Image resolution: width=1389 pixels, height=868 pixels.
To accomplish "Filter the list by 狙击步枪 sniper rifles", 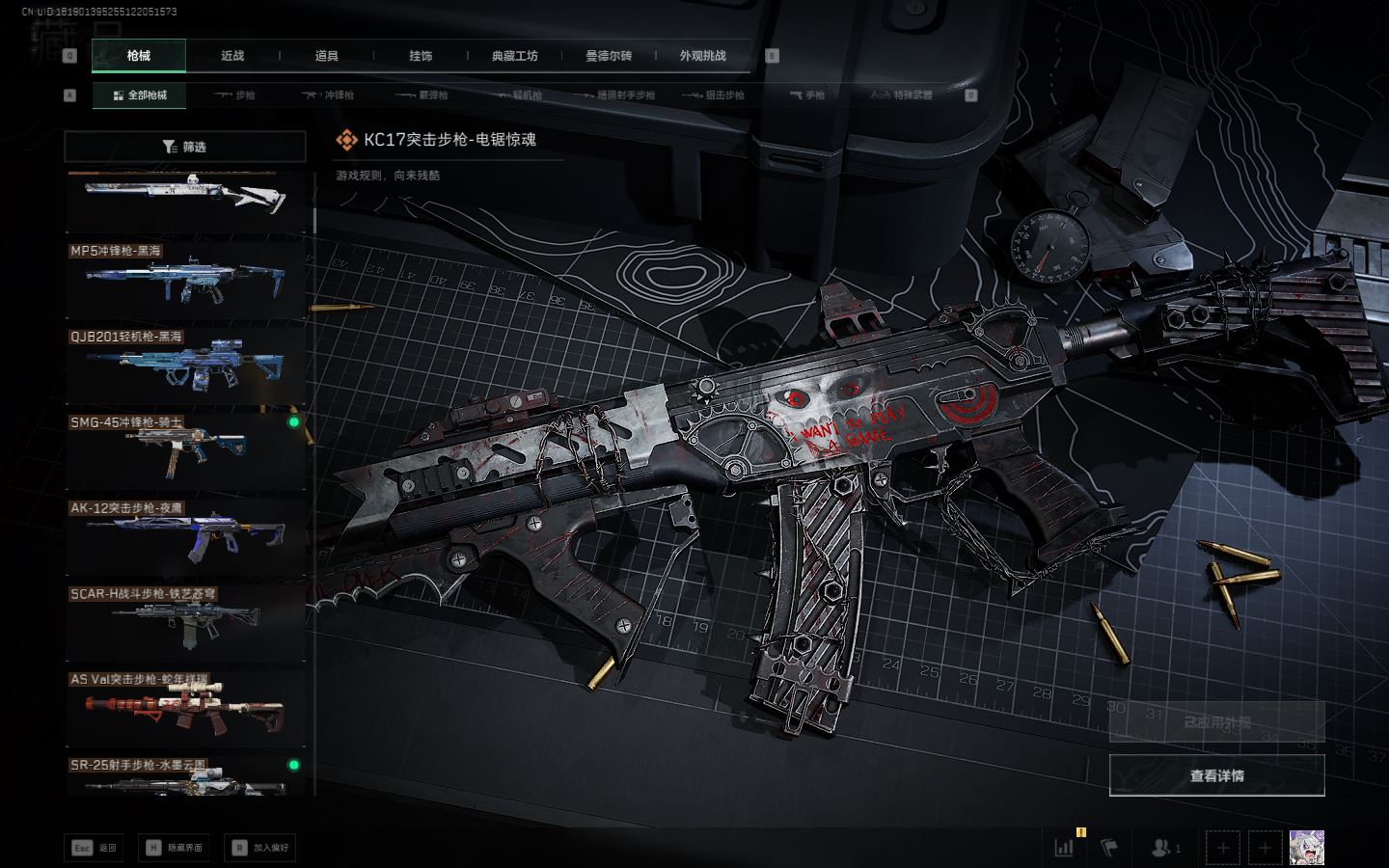I will [x=714, y=95].
